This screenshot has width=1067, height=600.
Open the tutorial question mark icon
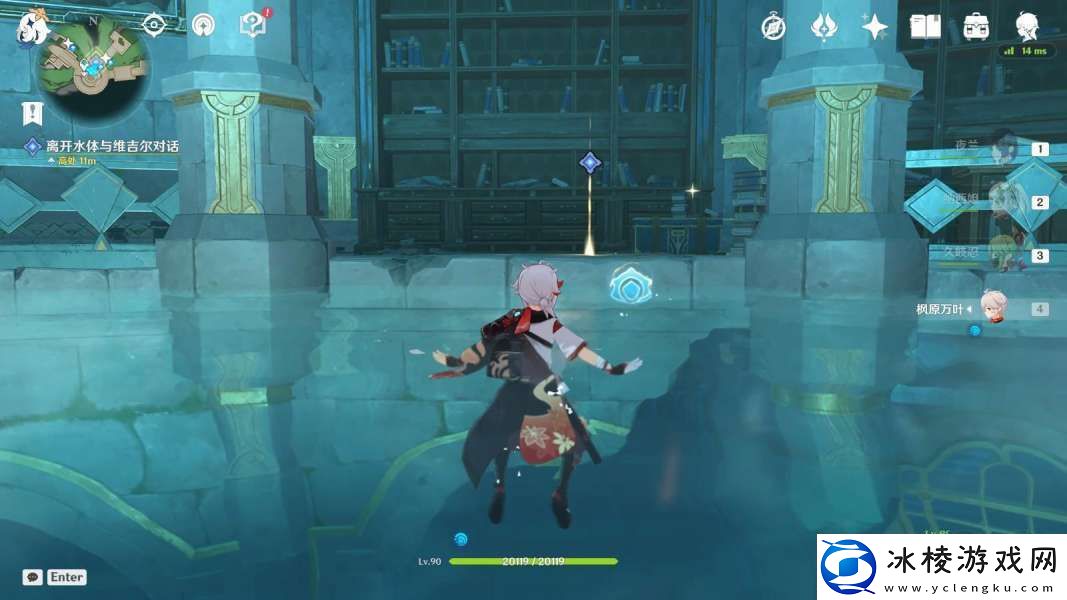[x=253, y=24]
